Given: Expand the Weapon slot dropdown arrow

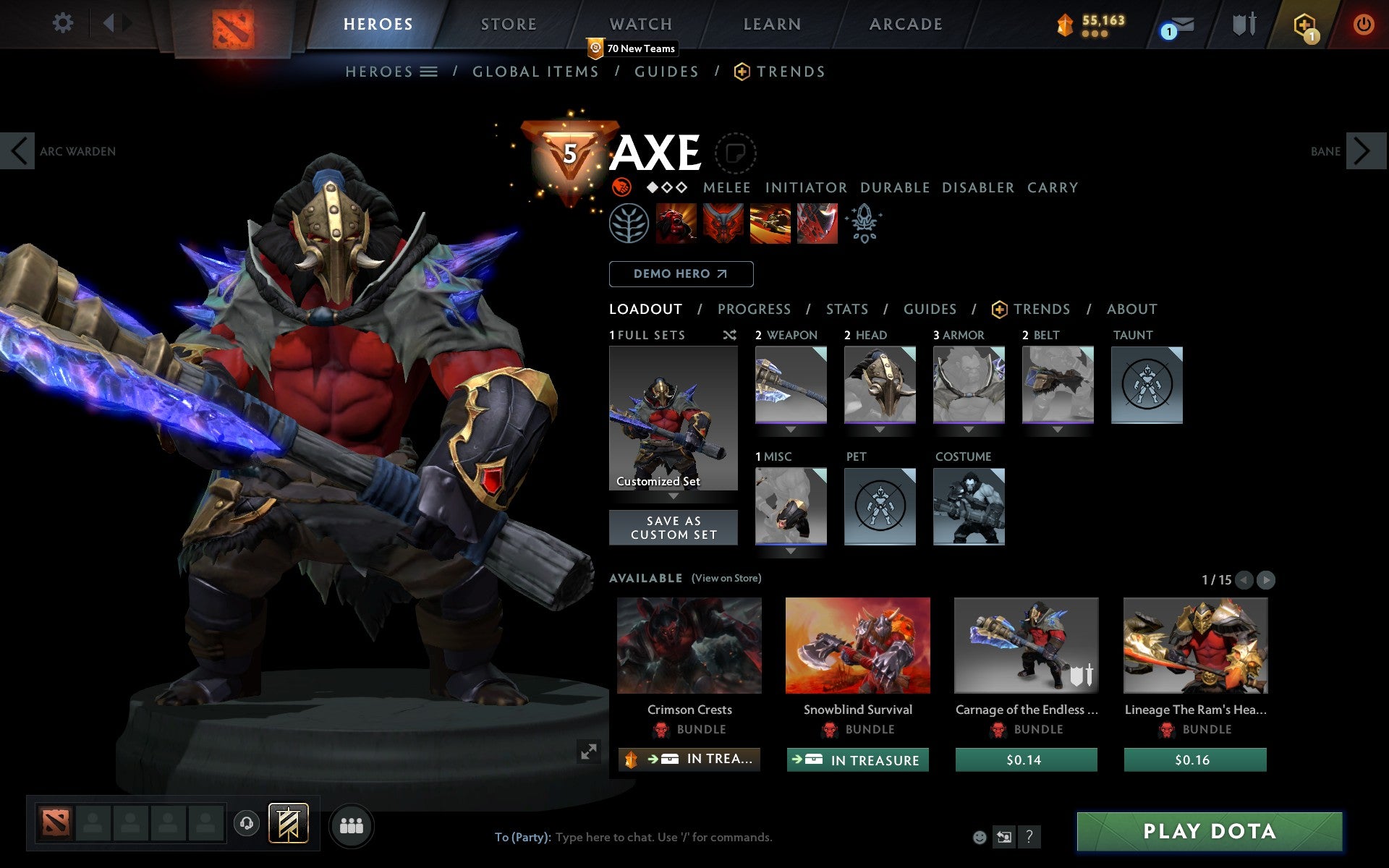Looking at the screenshot, I should pos(790,428).
